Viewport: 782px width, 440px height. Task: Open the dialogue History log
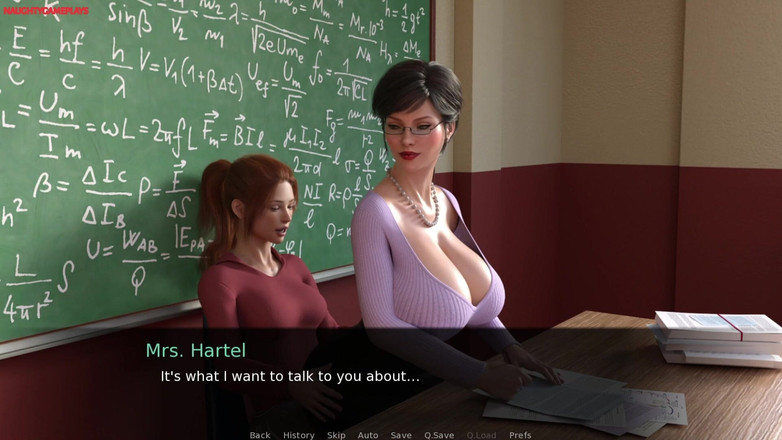click(298, 435)
